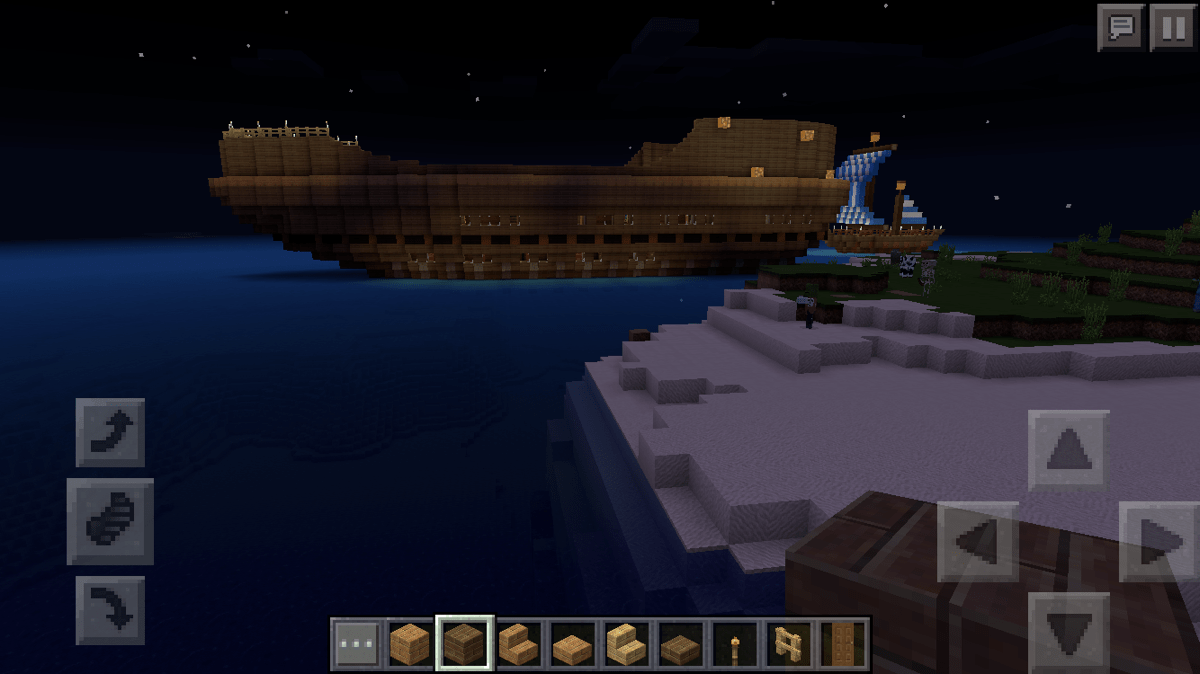The height and width of the screenshot is (674, 1200).
Task: Select the highlighted dark wood planks slot
Action: [464, 644]
